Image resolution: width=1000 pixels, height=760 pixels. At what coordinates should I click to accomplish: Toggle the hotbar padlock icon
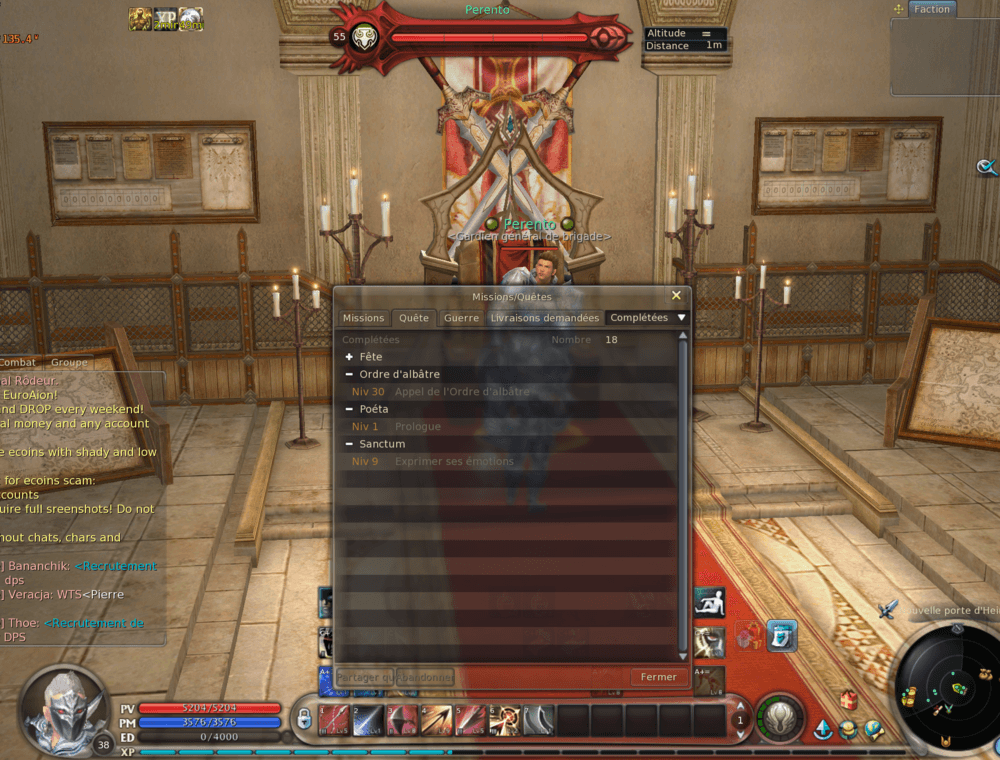pyautogui.click(x=303, y=718)
